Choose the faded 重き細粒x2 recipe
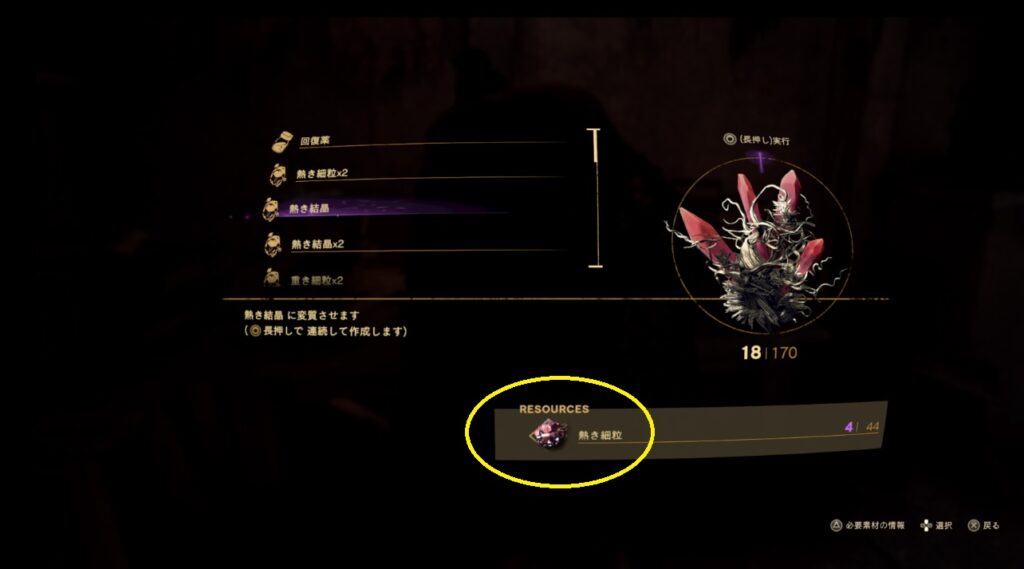This screenshot has width=1024, height=569. point(316,279)
